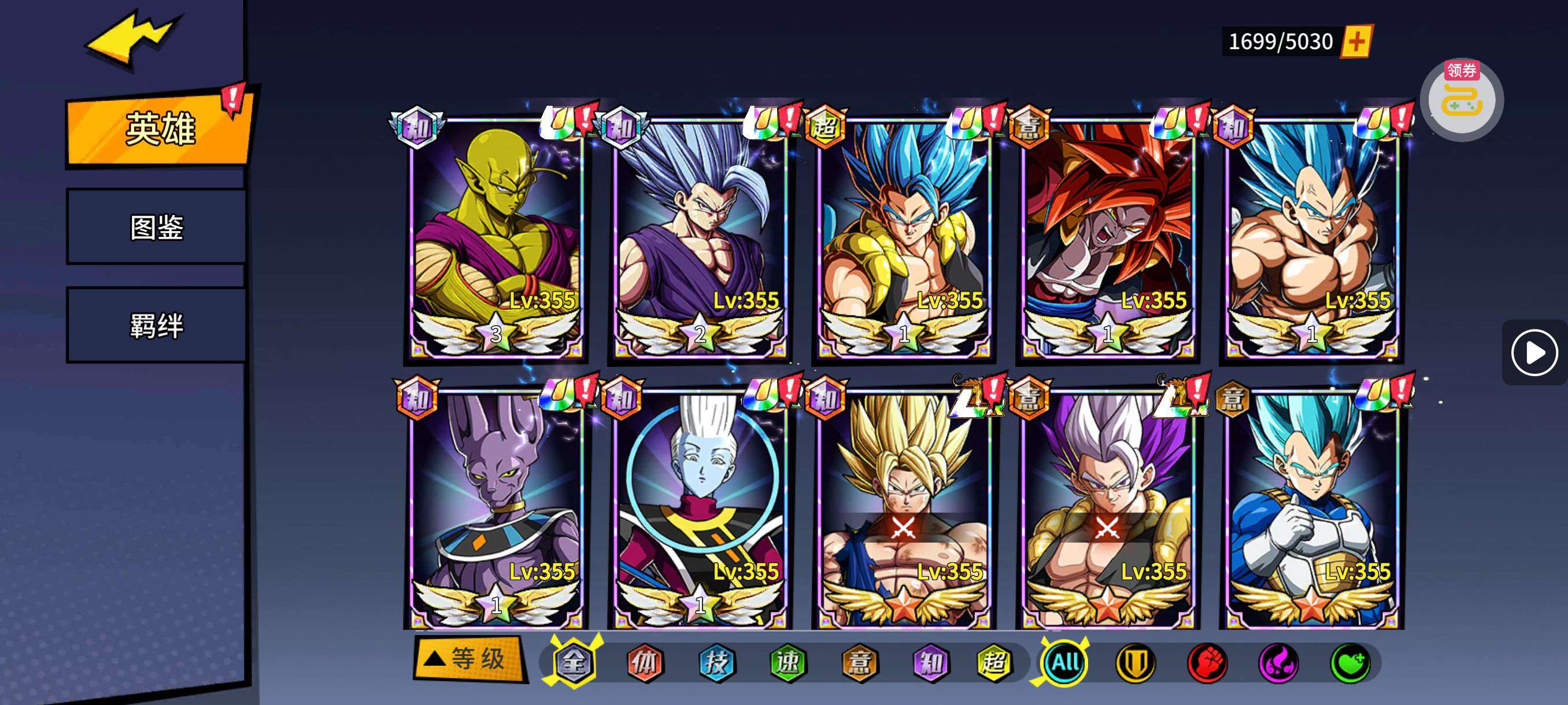This screenshot has width=1568, height=705.
Task: Select the armored blue-haired Vegeta card
Action: coord(1312,508)
